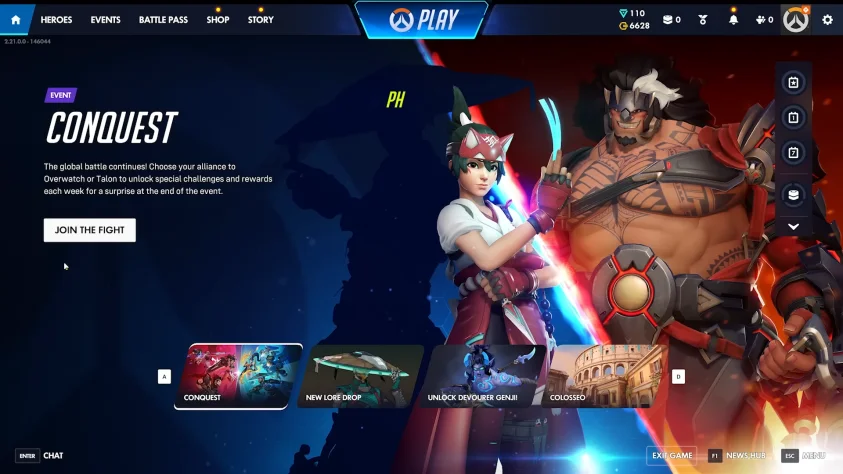Open the social group icon

tap(763, 20)
